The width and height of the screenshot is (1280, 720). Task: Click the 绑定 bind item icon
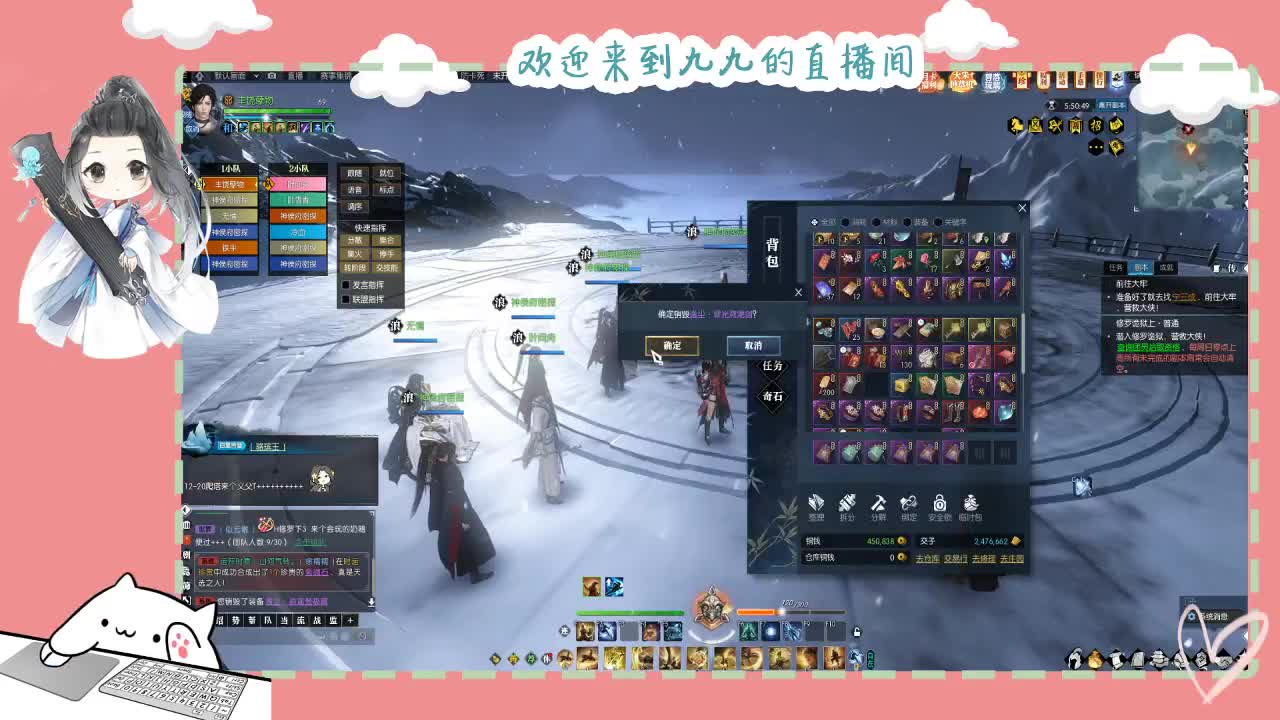(x=909, y=503)
